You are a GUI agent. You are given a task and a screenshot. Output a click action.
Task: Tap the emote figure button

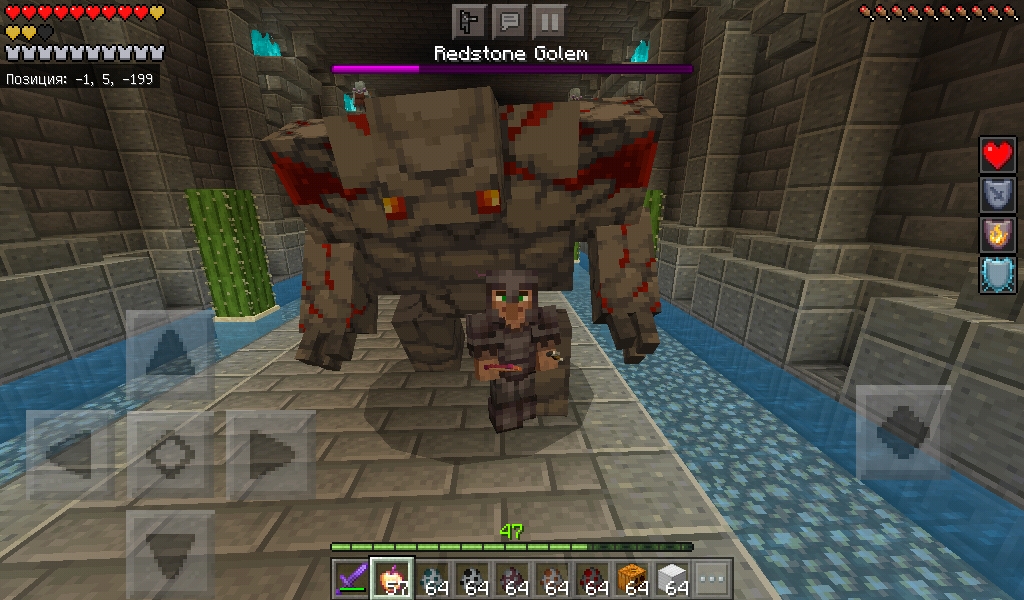point(469,20)
